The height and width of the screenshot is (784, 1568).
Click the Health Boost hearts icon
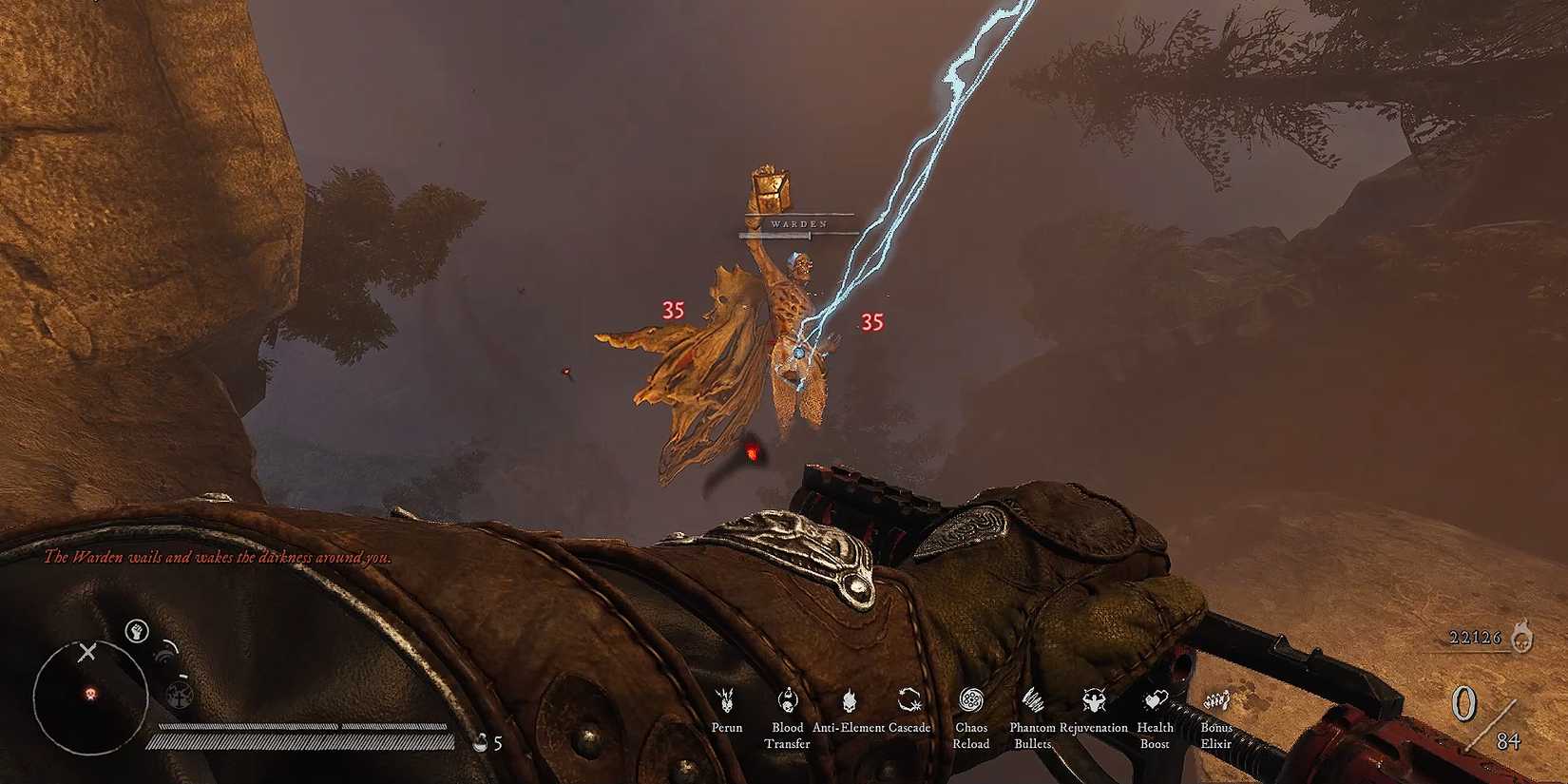click(1155, 700)
